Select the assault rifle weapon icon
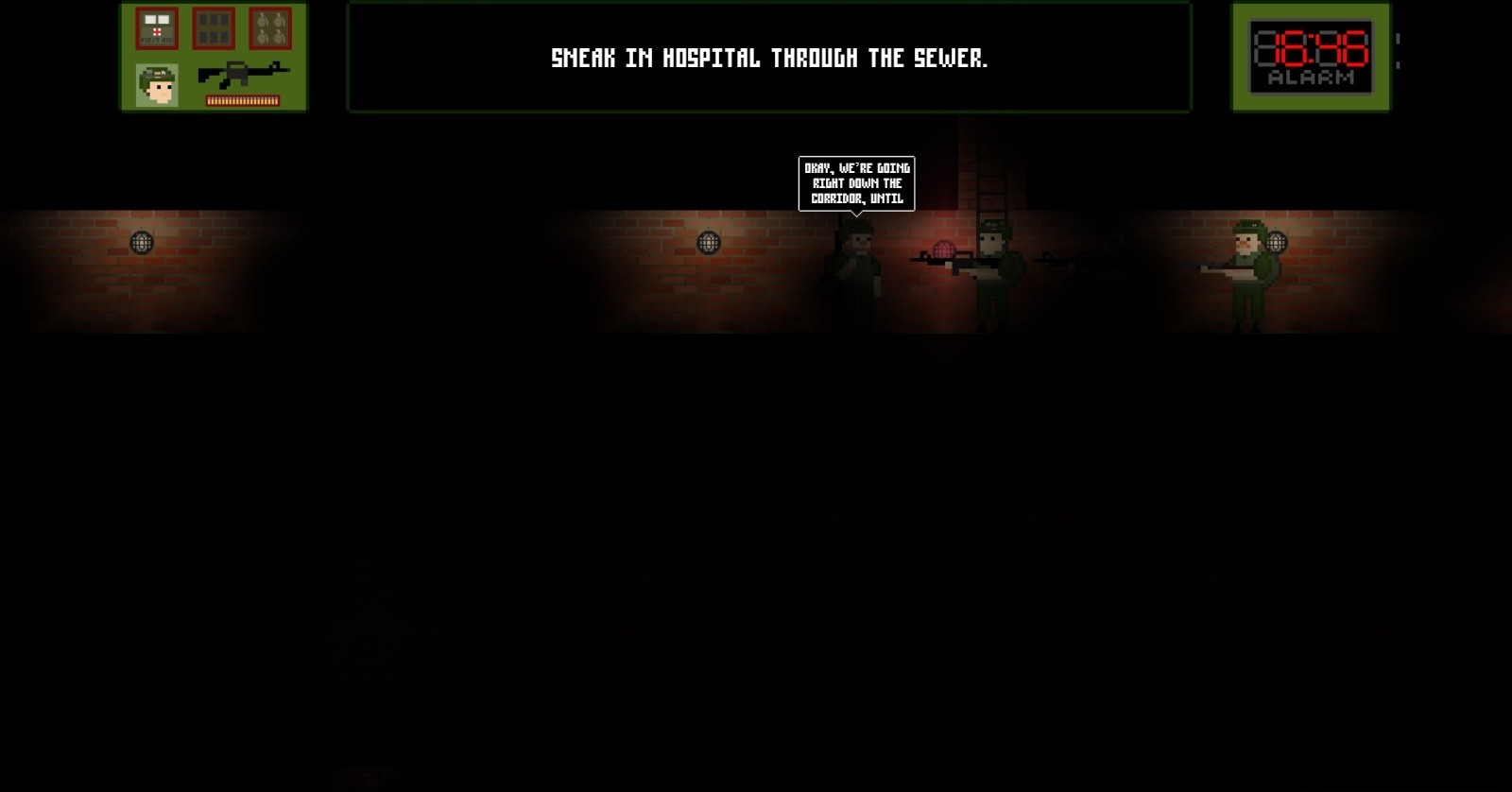1512x792 pixels. click(243, 74)
